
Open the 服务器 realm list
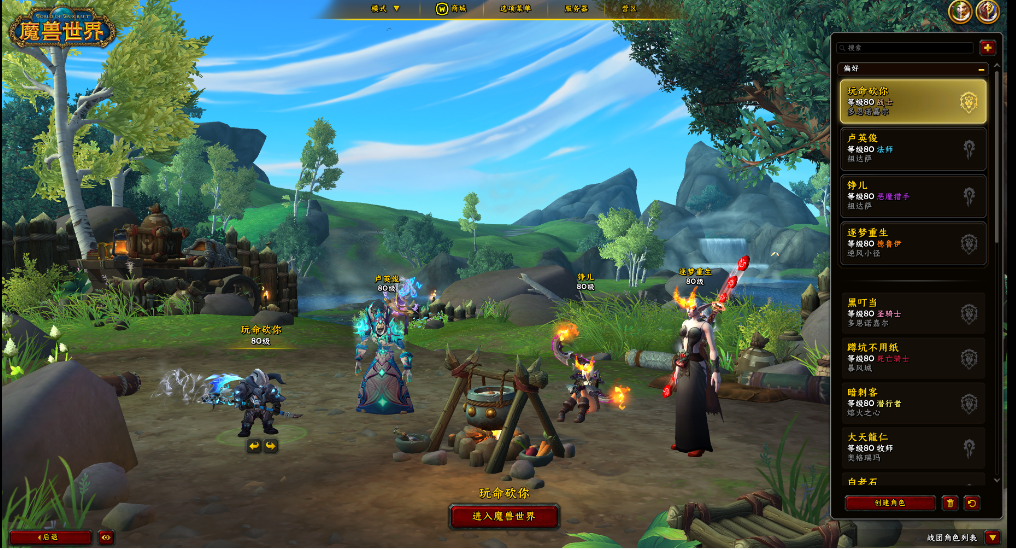pyautogui.click(x=576, y=8)
